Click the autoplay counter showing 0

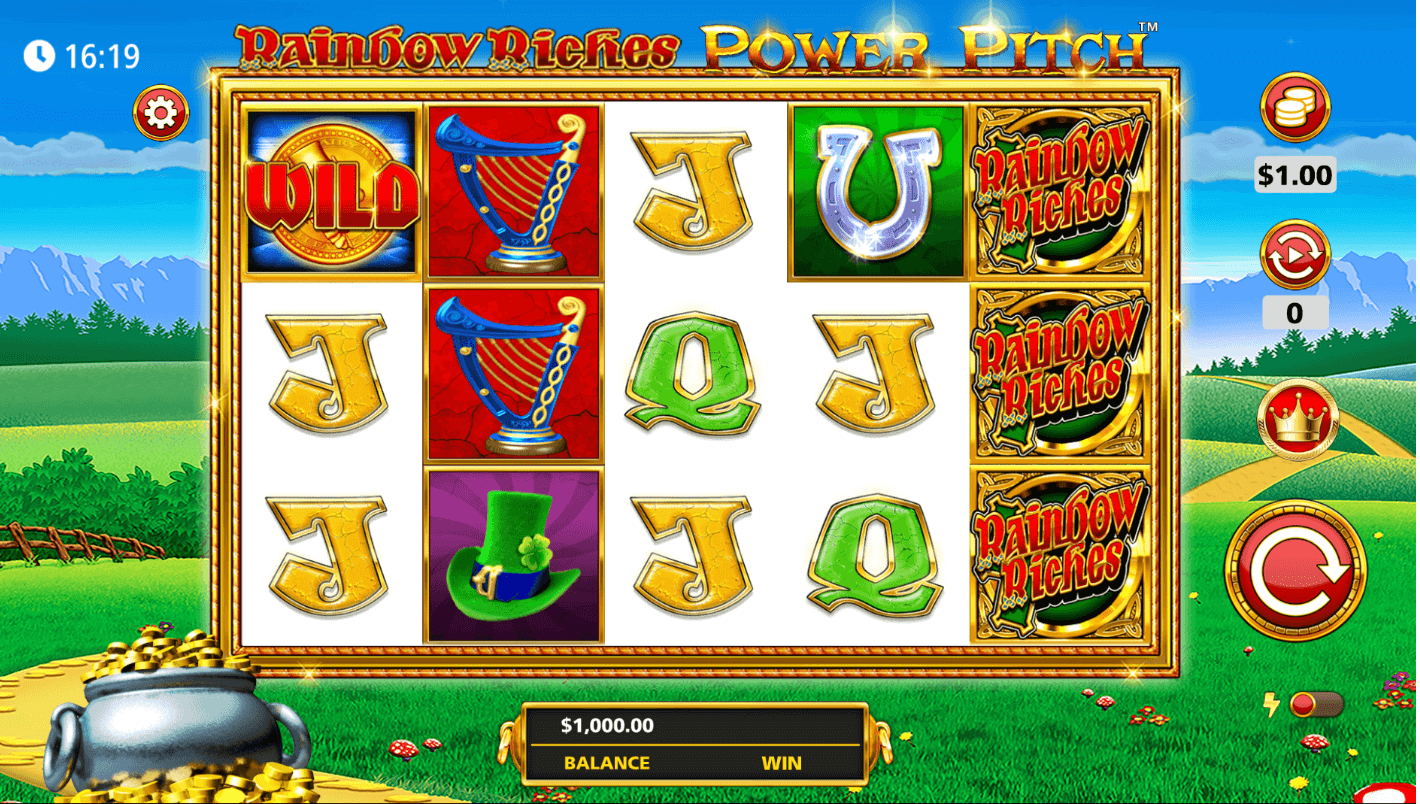tap(1294, 313)
